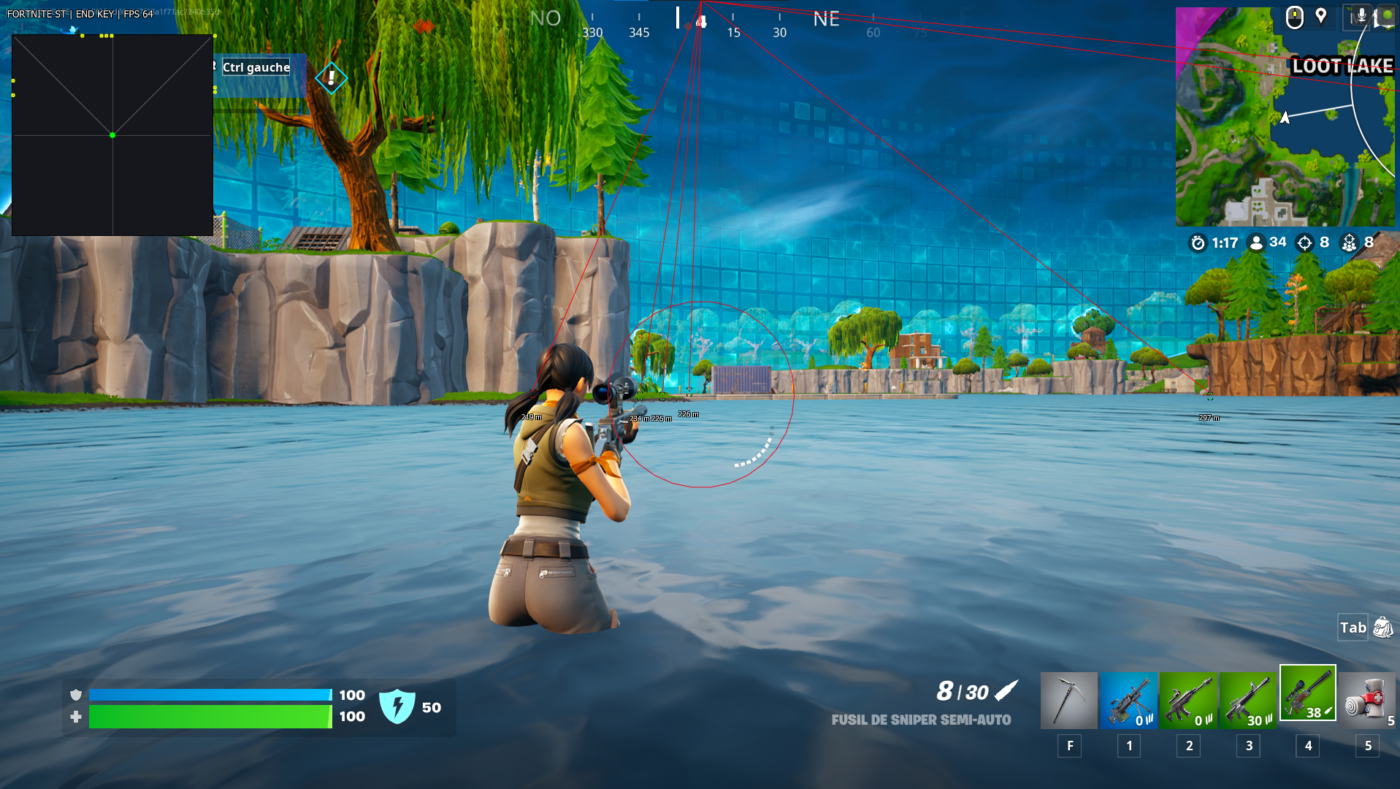Select the submachine gun in slot 2
1400x789 pixels.
[x=1188, y=693]
